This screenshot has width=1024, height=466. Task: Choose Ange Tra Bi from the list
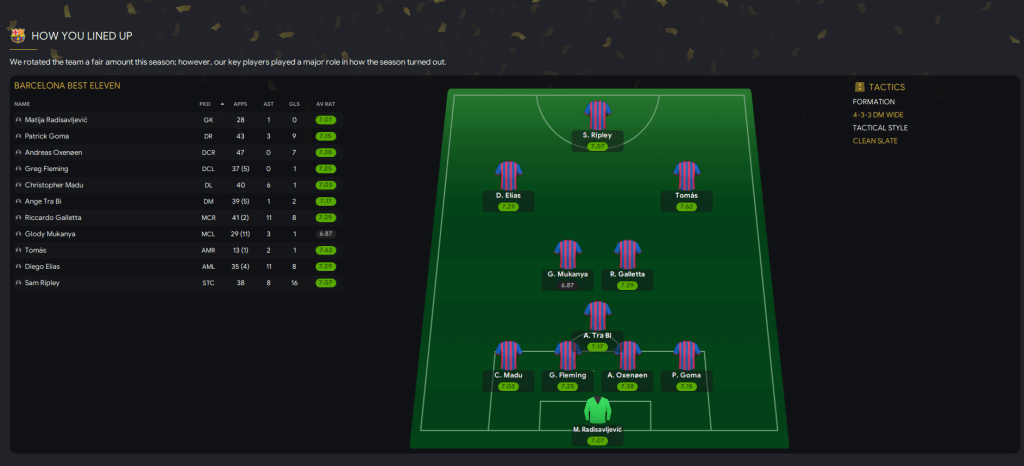point(45,201)
